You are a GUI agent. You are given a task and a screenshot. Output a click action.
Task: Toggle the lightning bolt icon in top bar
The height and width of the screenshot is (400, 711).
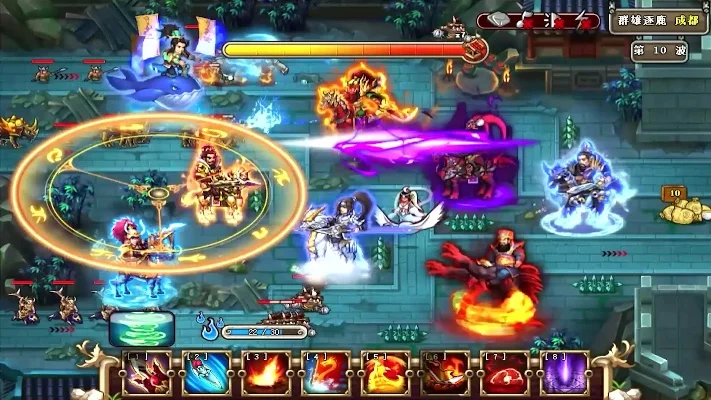coord(582,20)
